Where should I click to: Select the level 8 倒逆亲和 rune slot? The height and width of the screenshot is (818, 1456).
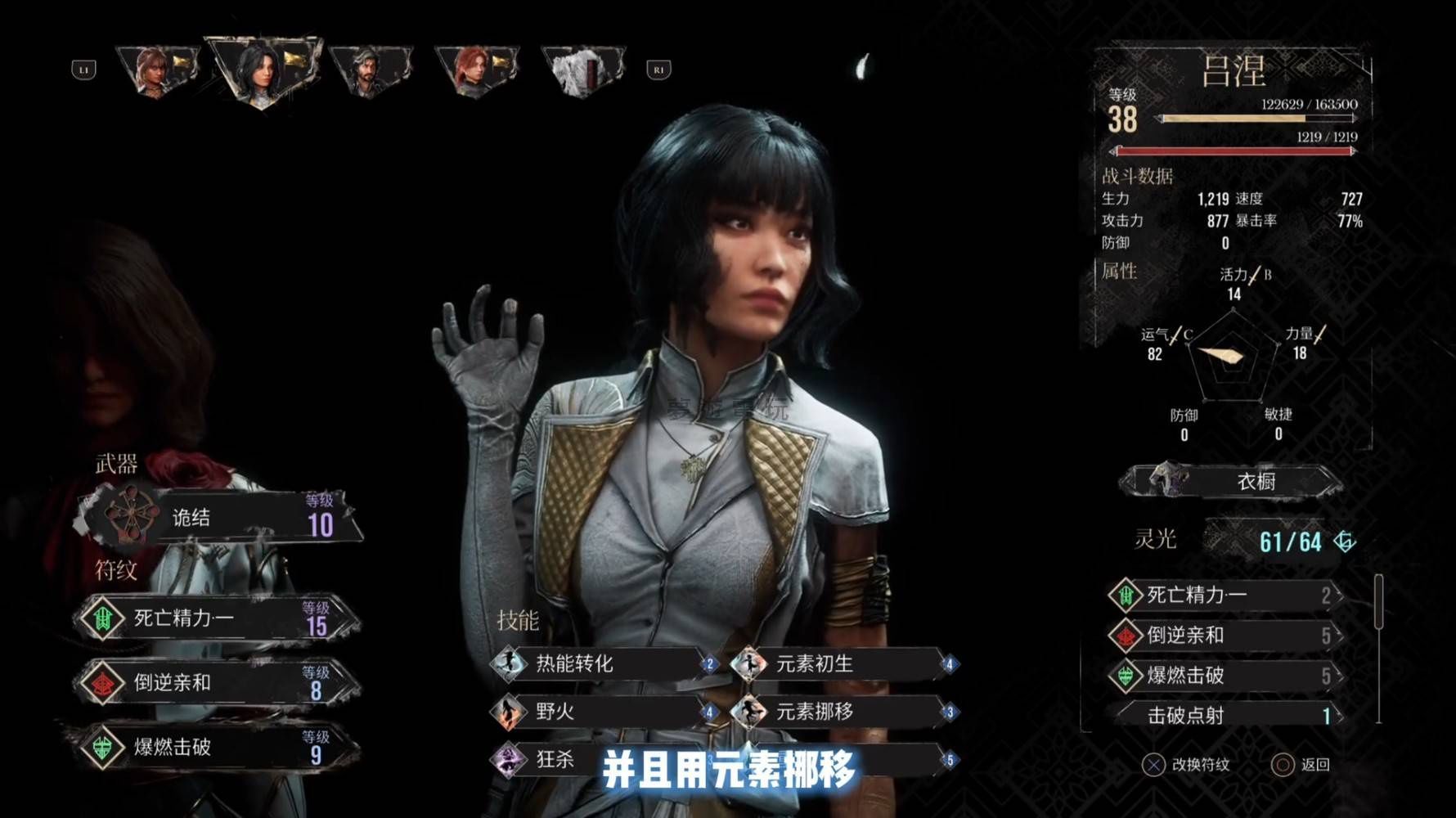point(217,683)
